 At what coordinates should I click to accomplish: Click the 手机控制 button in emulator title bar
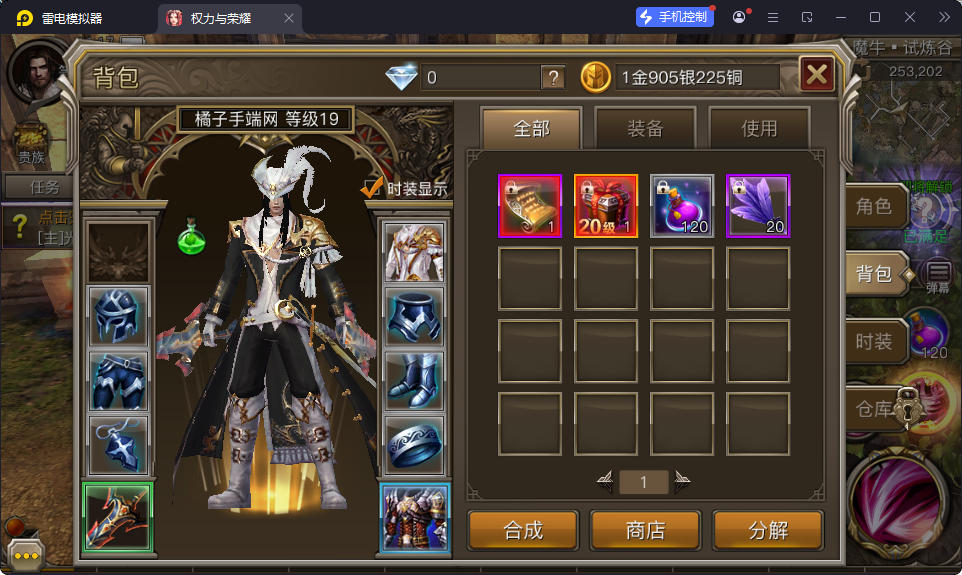pyautogui.click(x=674, y=17)
